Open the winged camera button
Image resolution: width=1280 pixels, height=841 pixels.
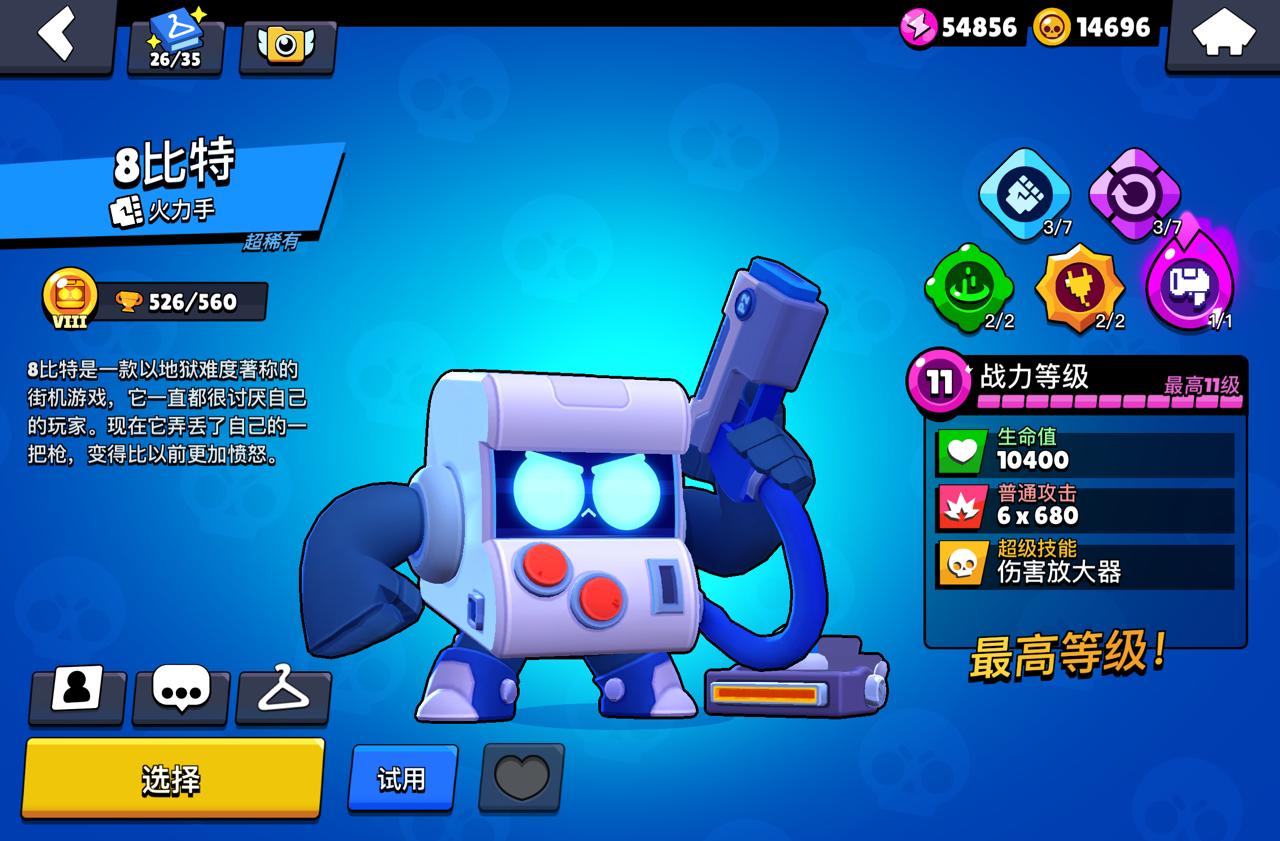click(287, 44)
